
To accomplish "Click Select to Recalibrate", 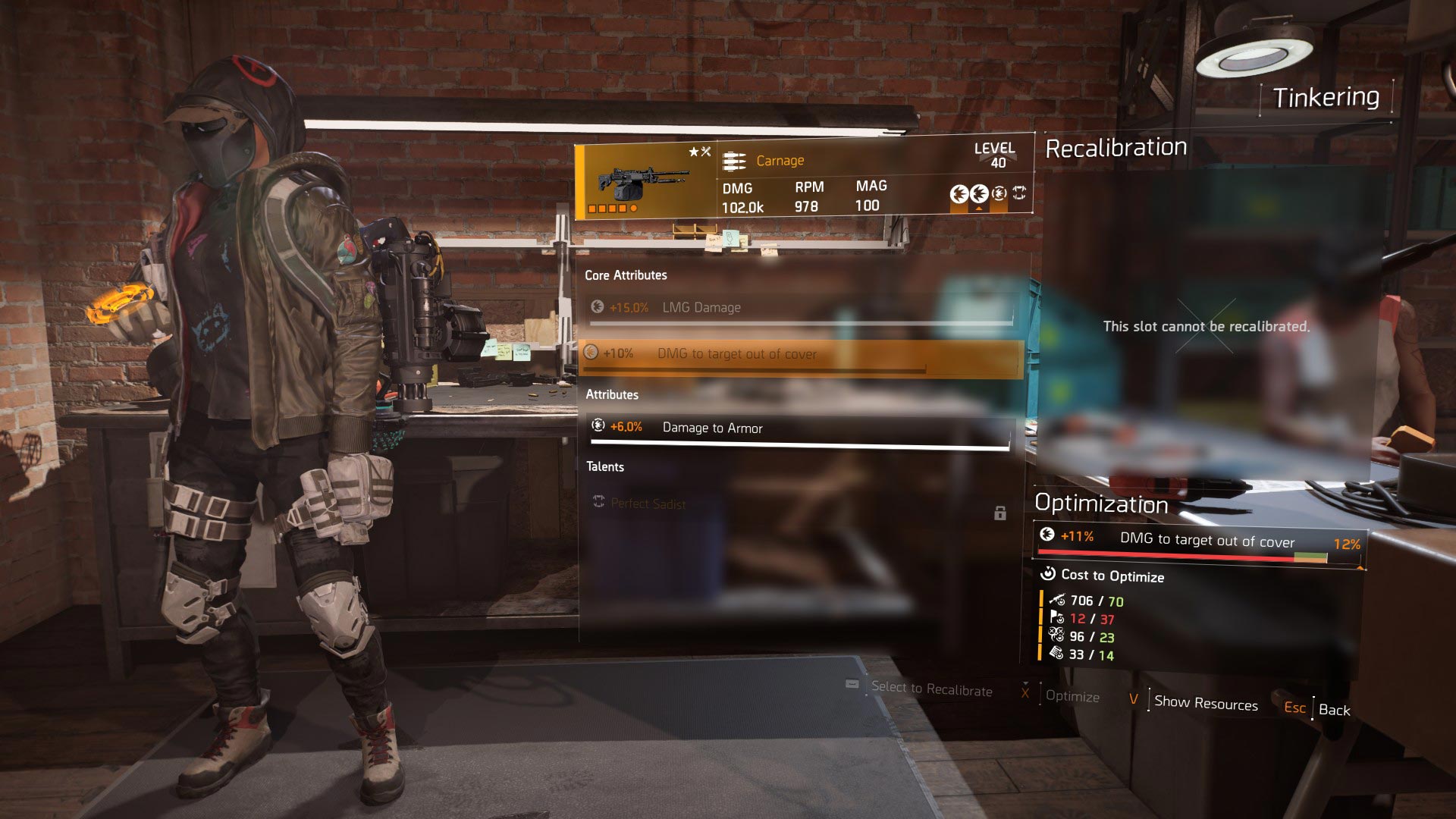I will (x=931, y=689).
